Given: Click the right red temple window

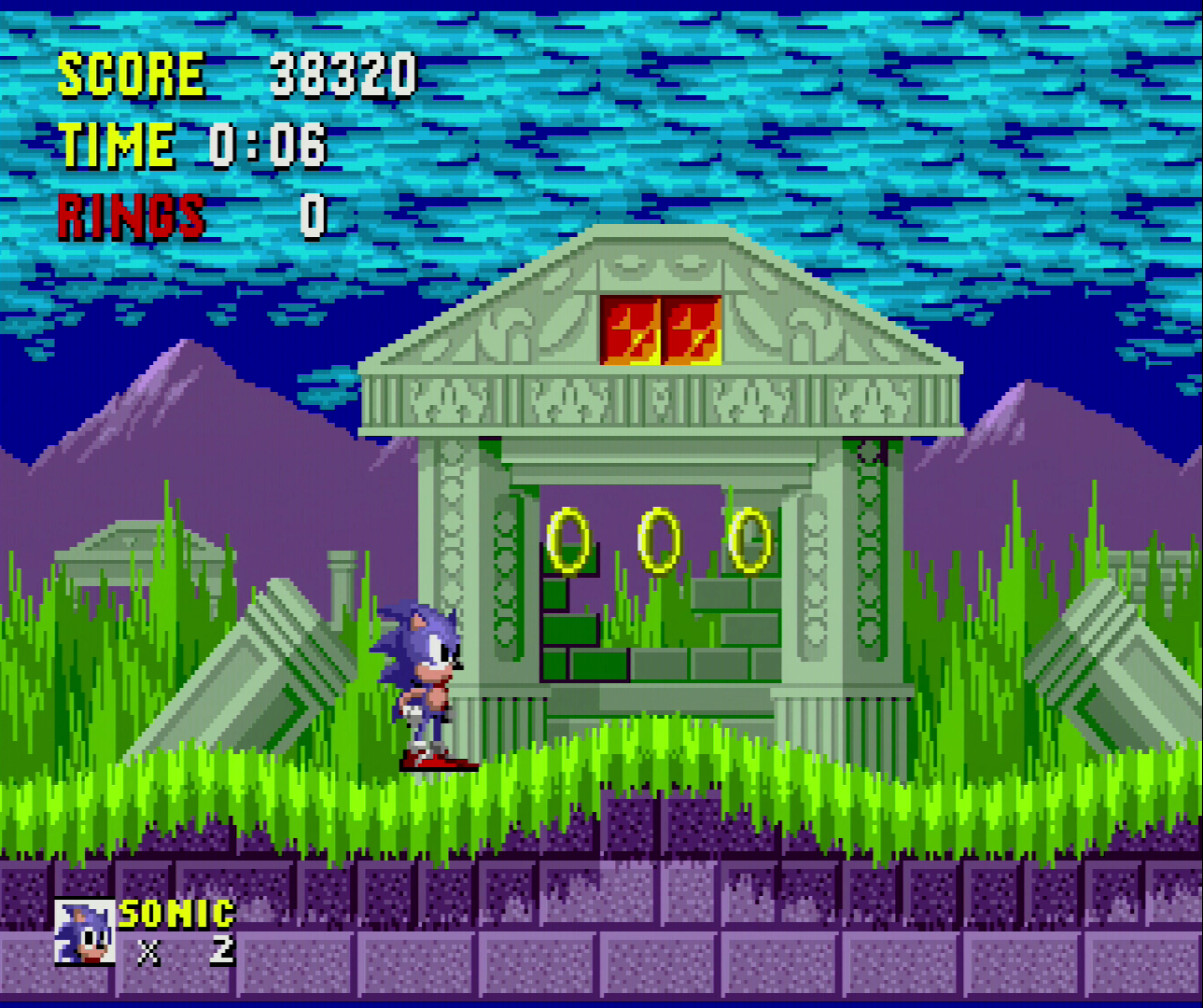Looking at the screenshot, I should point(691,329).
